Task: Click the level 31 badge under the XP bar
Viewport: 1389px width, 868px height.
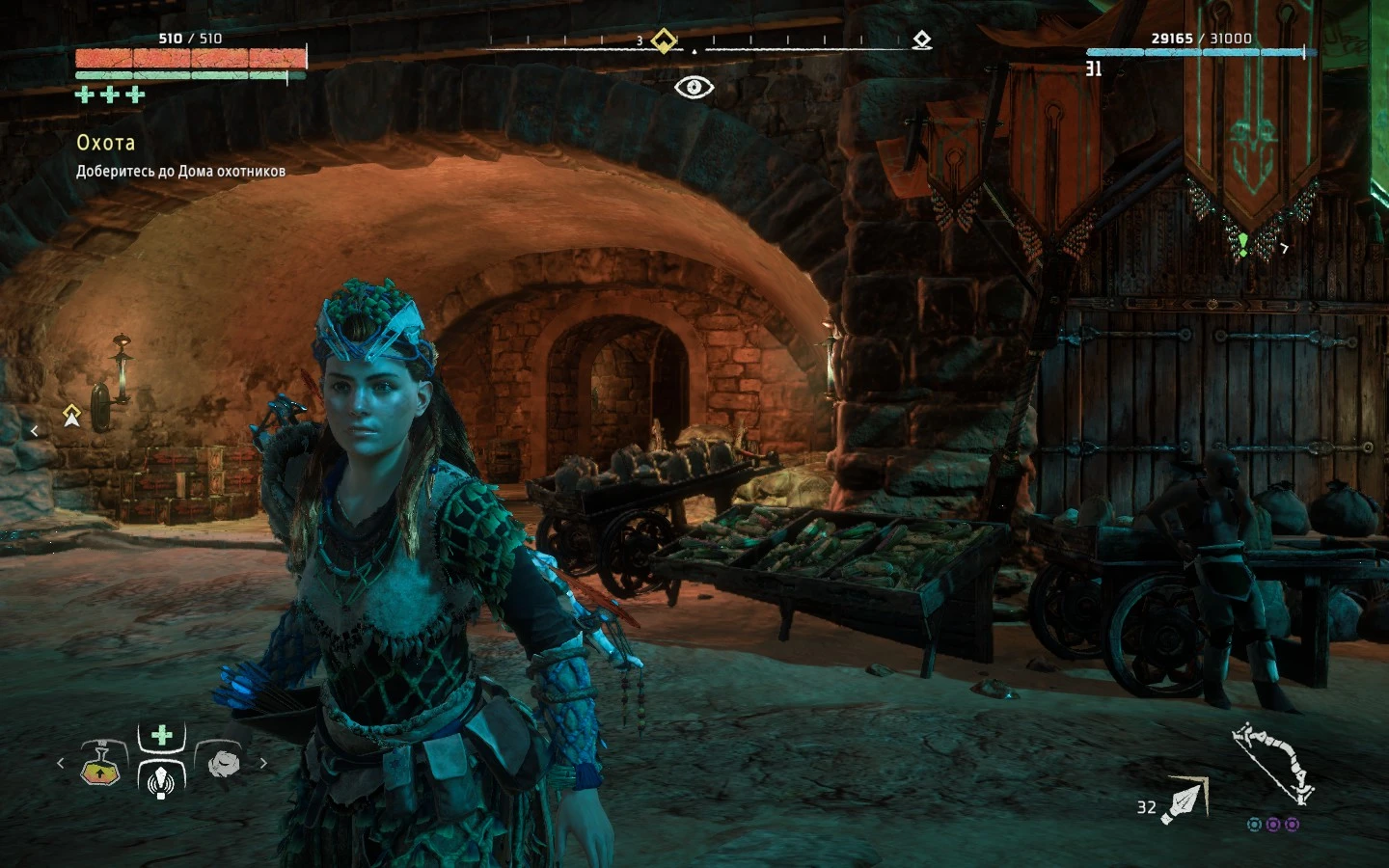Action: [1092, 68]
